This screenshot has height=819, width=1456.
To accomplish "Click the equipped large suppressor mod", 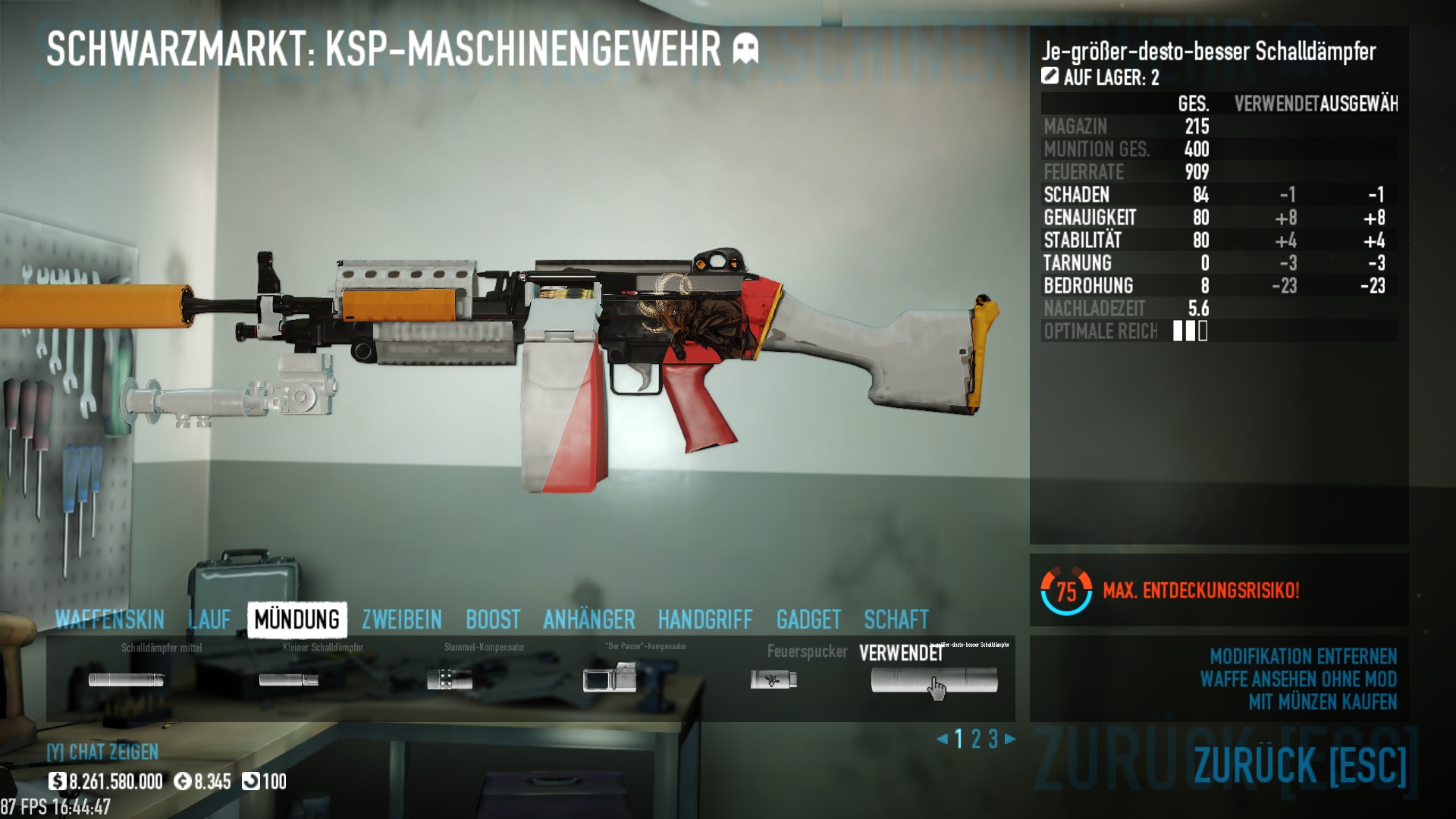I will point(934,679).
